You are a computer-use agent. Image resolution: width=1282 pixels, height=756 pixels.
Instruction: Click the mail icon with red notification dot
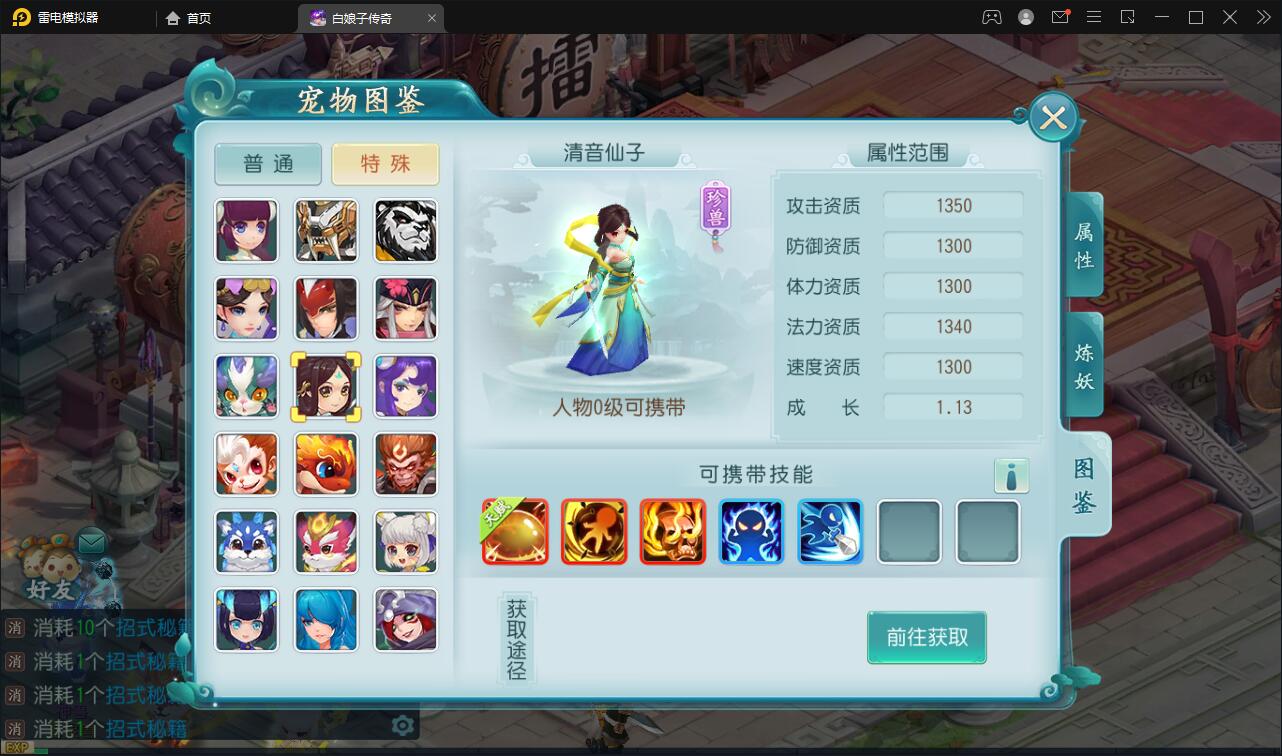pyautogui.click(x=1061, y=17)
